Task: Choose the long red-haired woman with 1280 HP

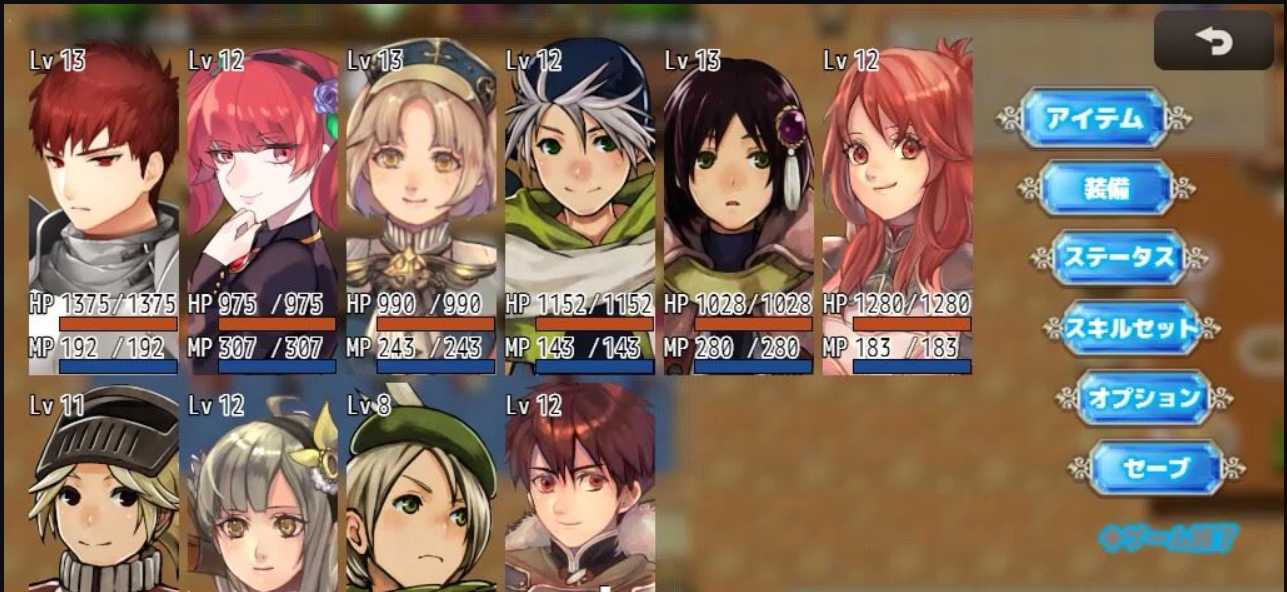Action: [897, 180]
